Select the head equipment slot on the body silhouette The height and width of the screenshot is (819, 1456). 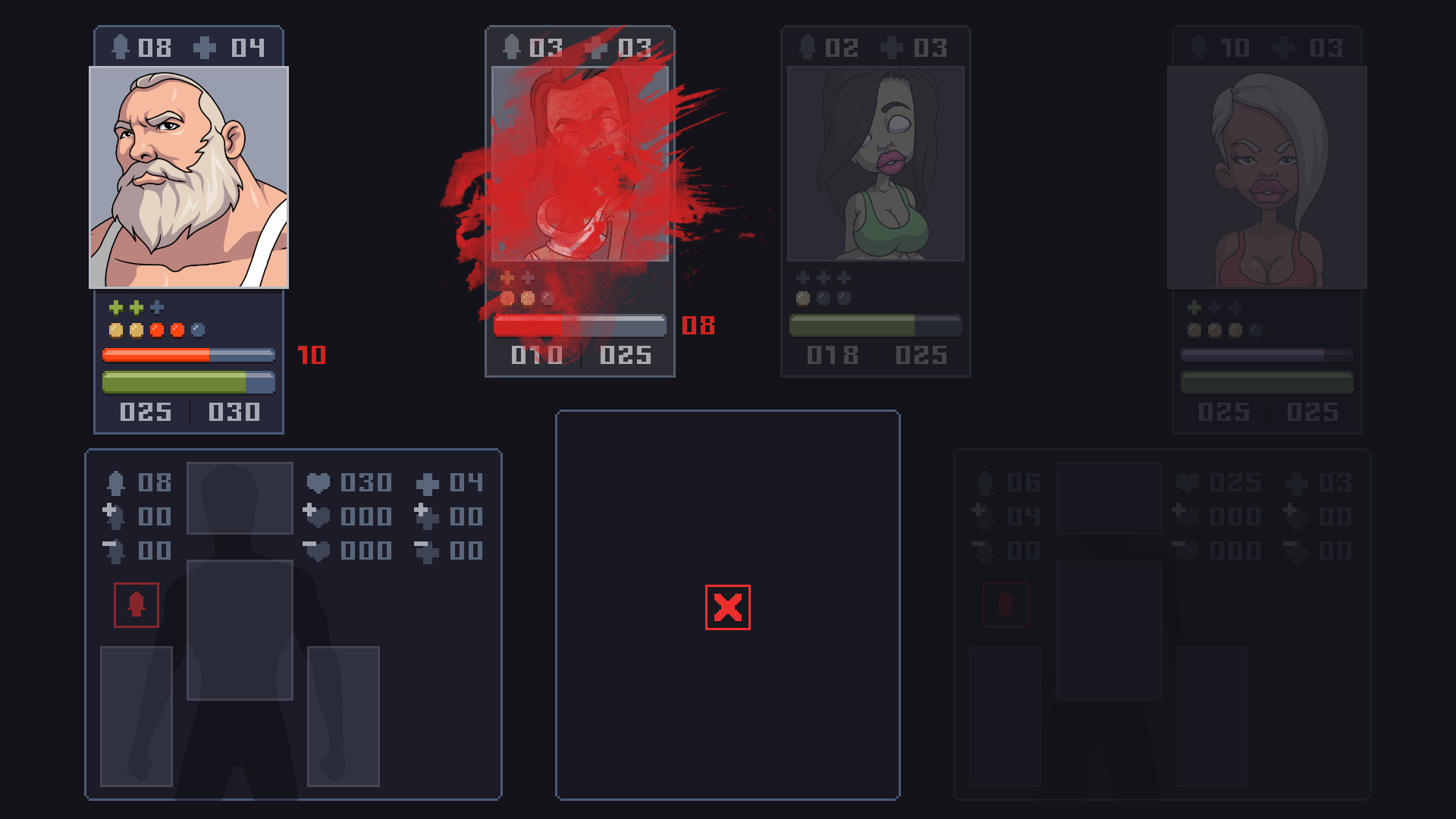pyautogui.click(x=239, y=497)
